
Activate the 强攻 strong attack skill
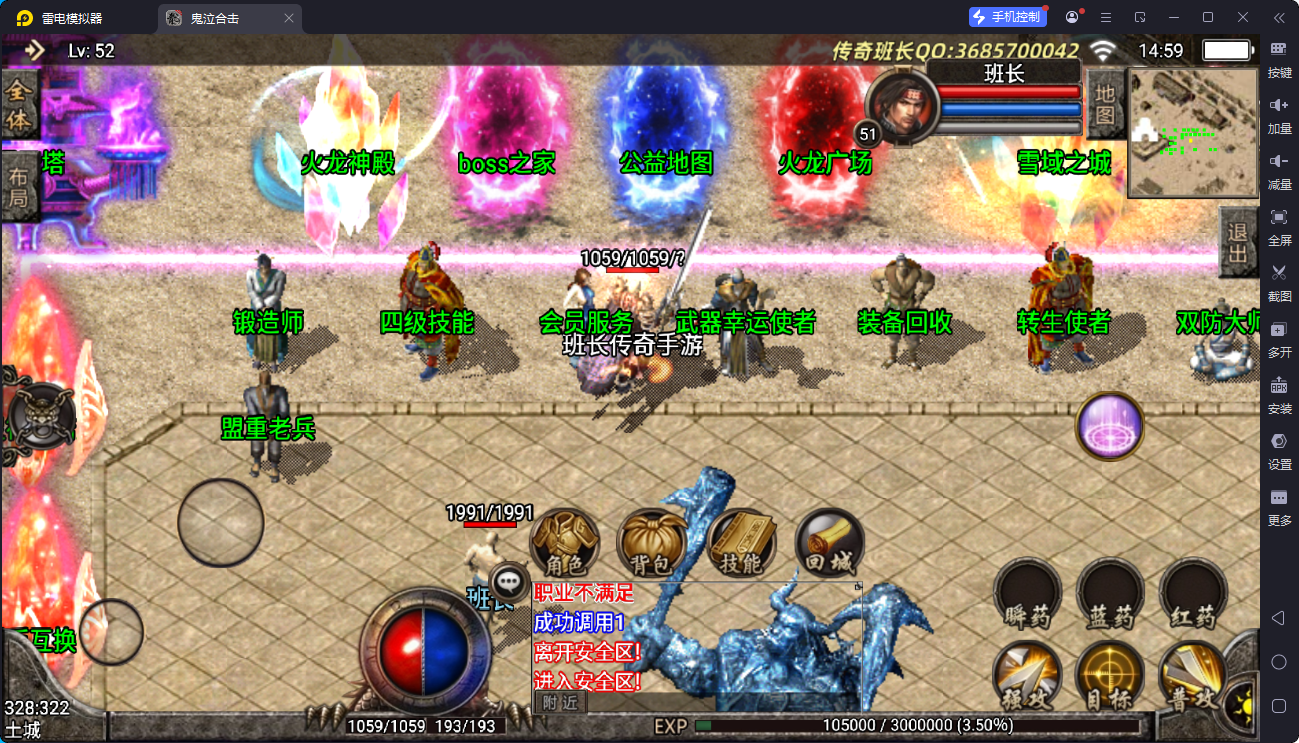(1027, 677)
